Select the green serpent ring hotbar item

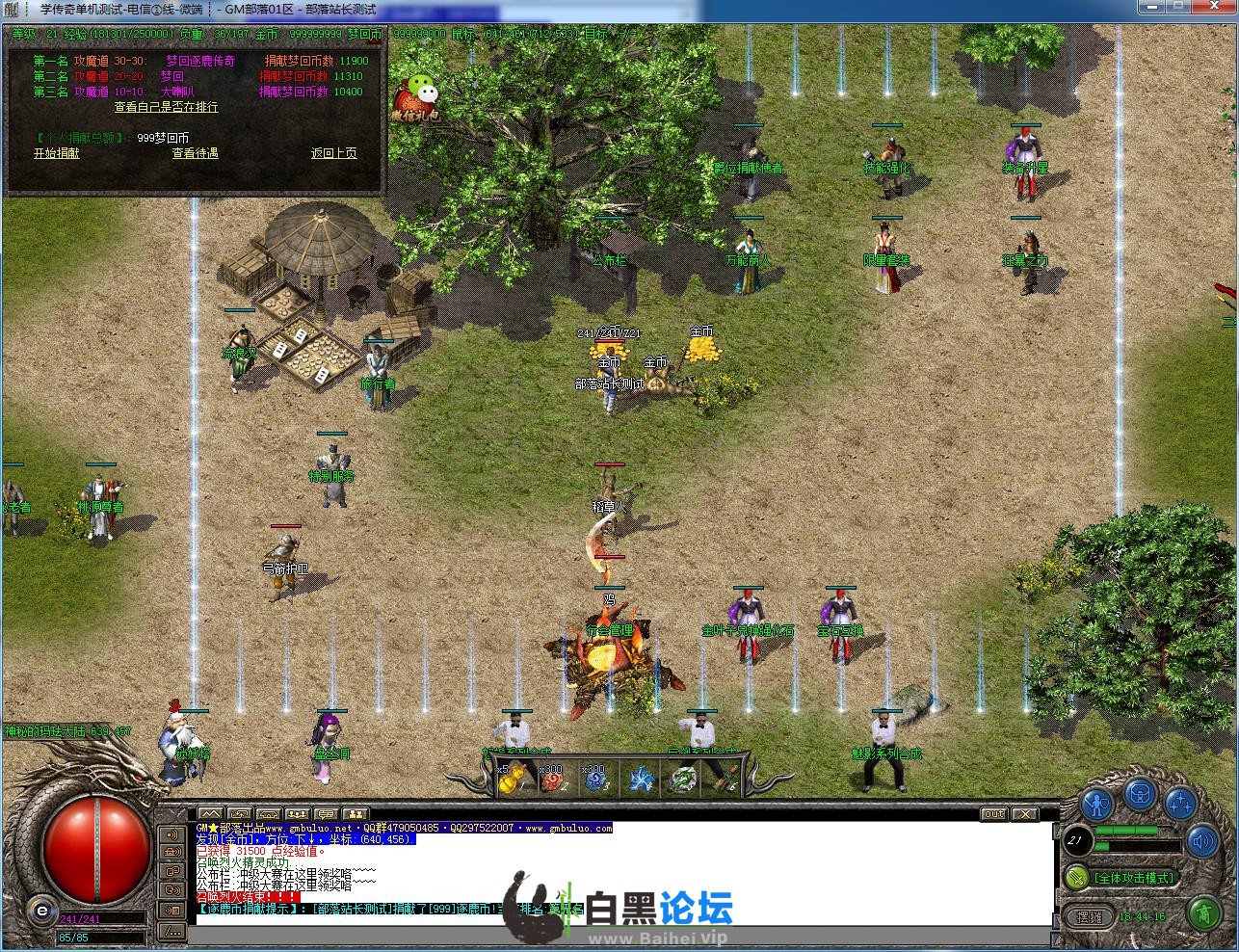tap(683, 780)
